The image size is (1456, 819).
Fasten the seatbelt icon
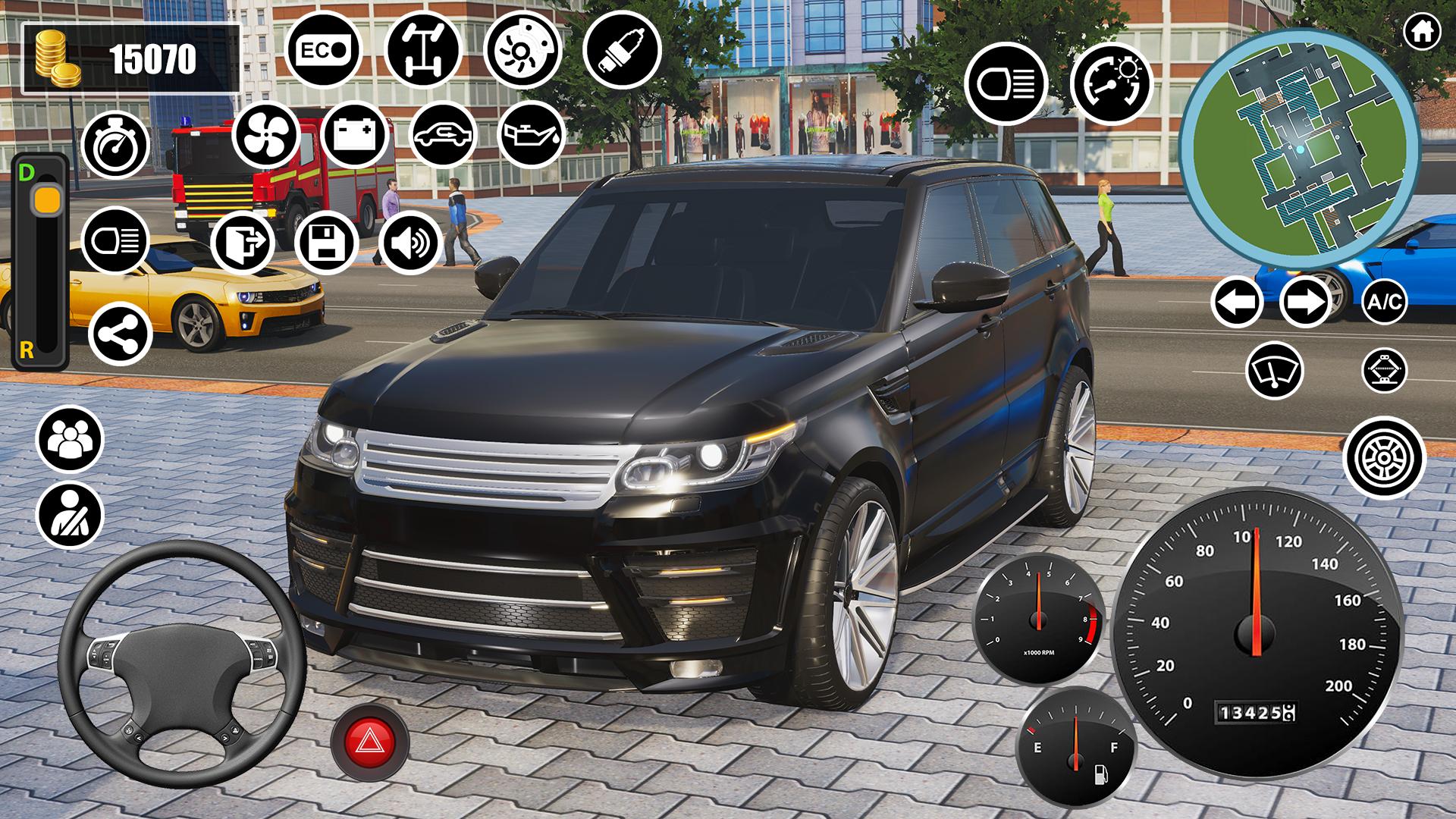[69, 515]
